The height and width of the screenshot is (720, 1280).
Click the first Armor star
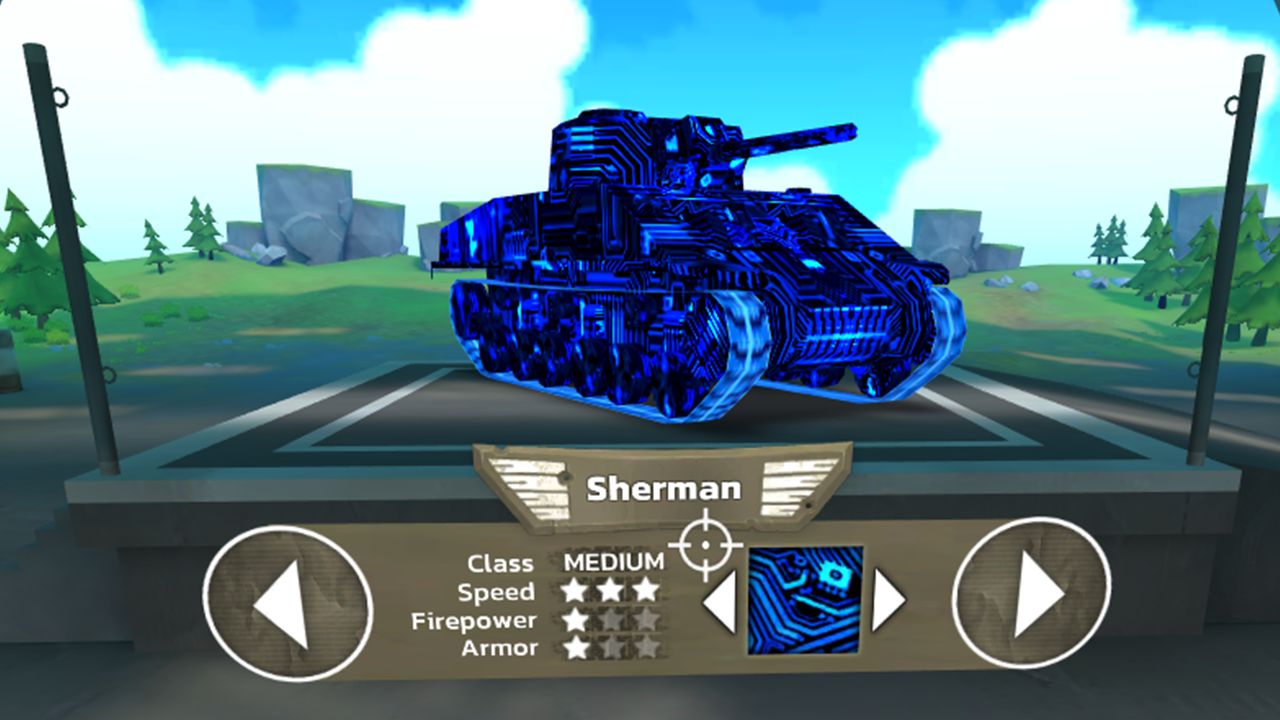pyautogui.click(x=577, y=648)
